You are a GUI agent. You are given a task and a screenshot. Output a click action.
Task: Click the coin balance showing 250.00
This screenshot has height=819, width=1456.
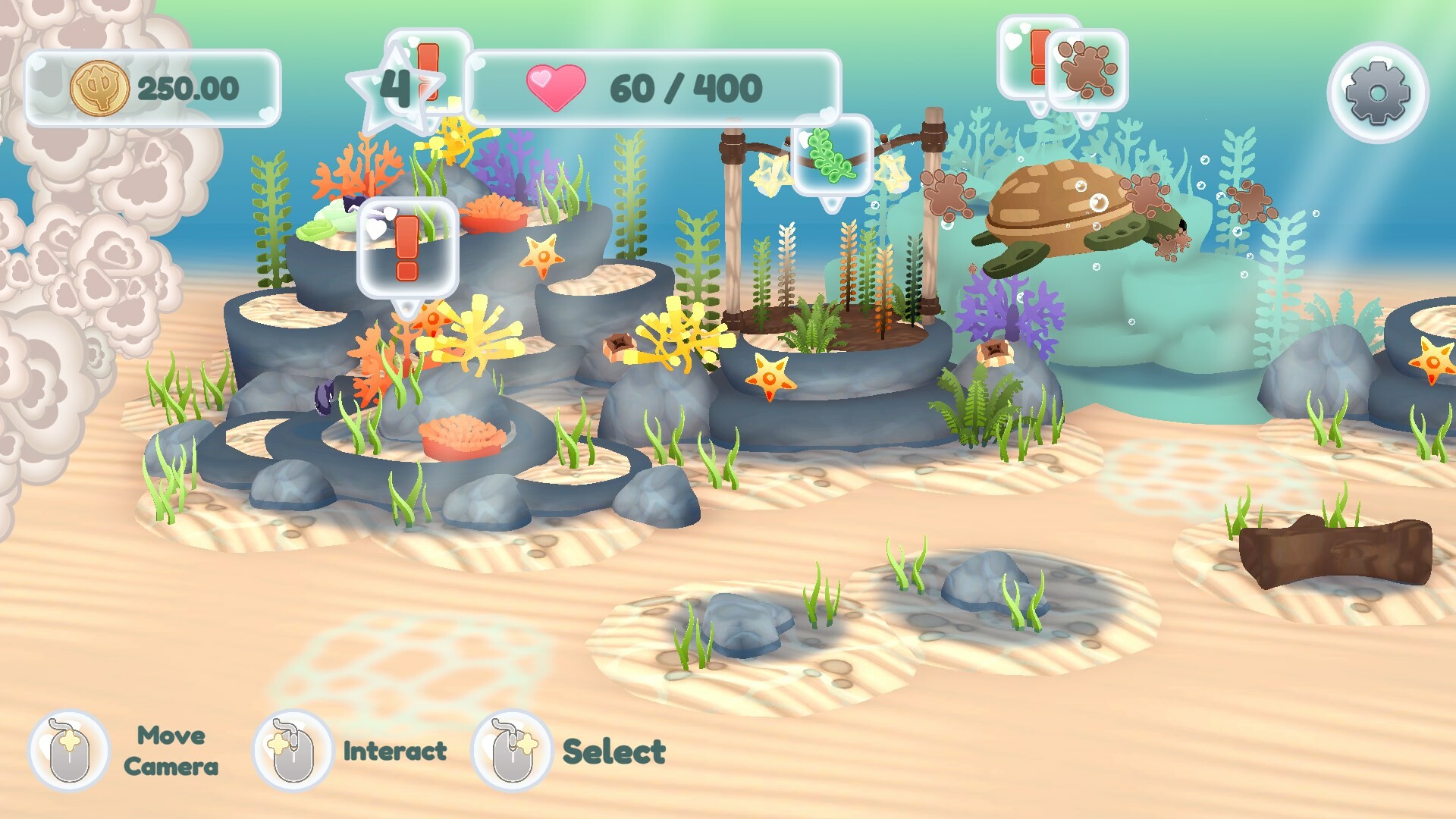tap(190, 87)
